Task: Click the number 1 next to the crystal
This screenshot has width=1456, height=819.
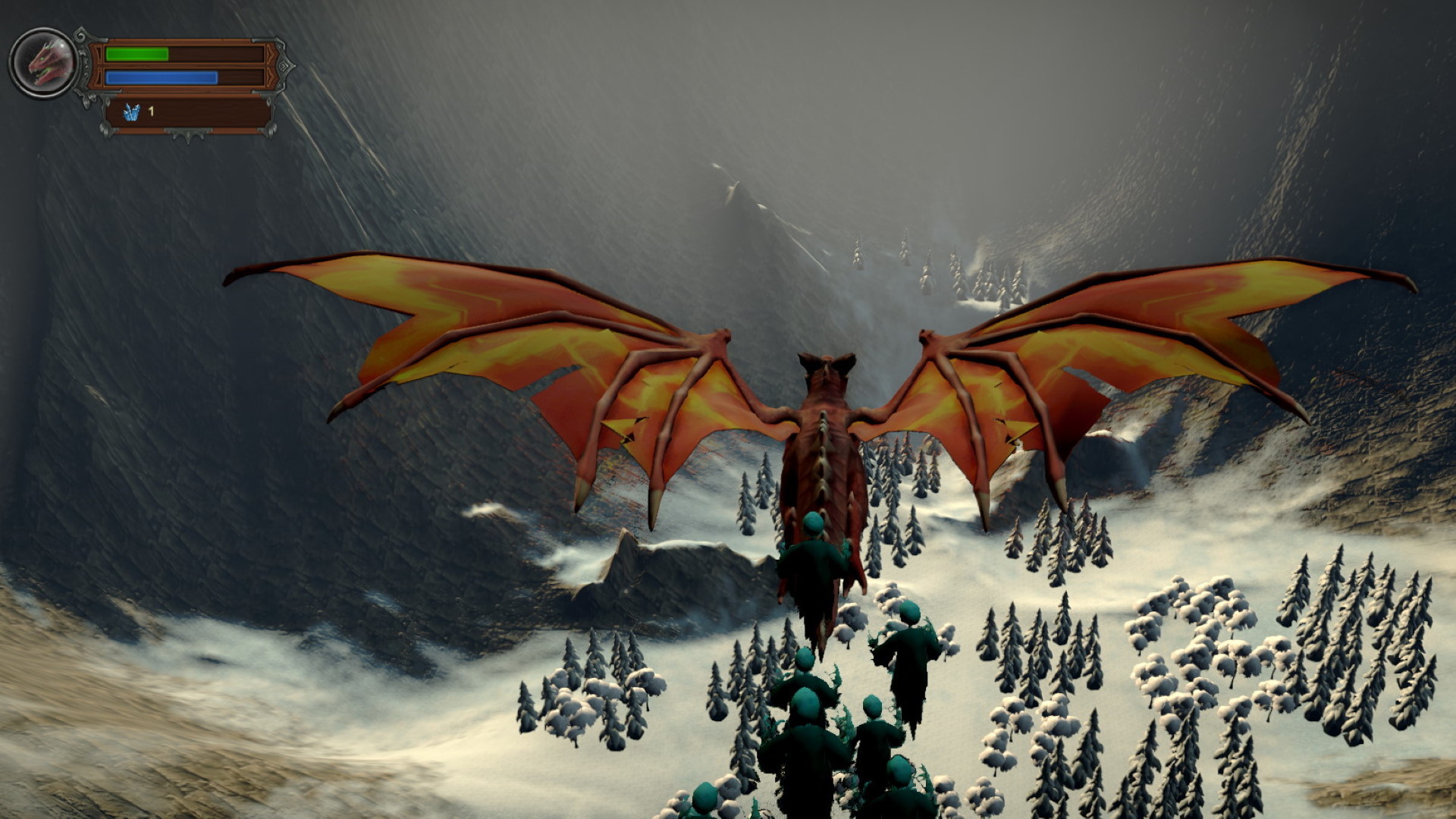Action: coord(151,111)
